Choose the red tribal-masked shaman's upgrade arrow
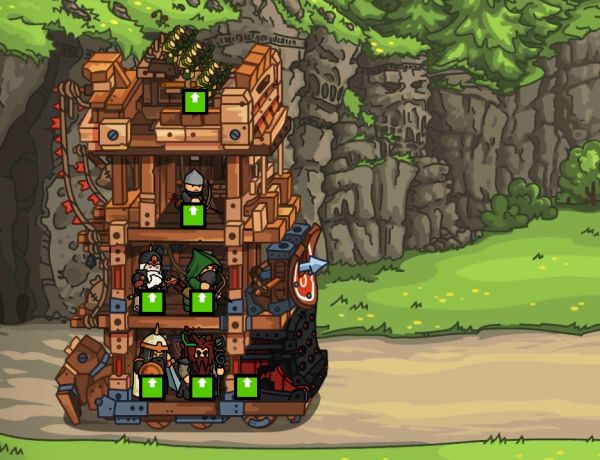 (202, 386)
